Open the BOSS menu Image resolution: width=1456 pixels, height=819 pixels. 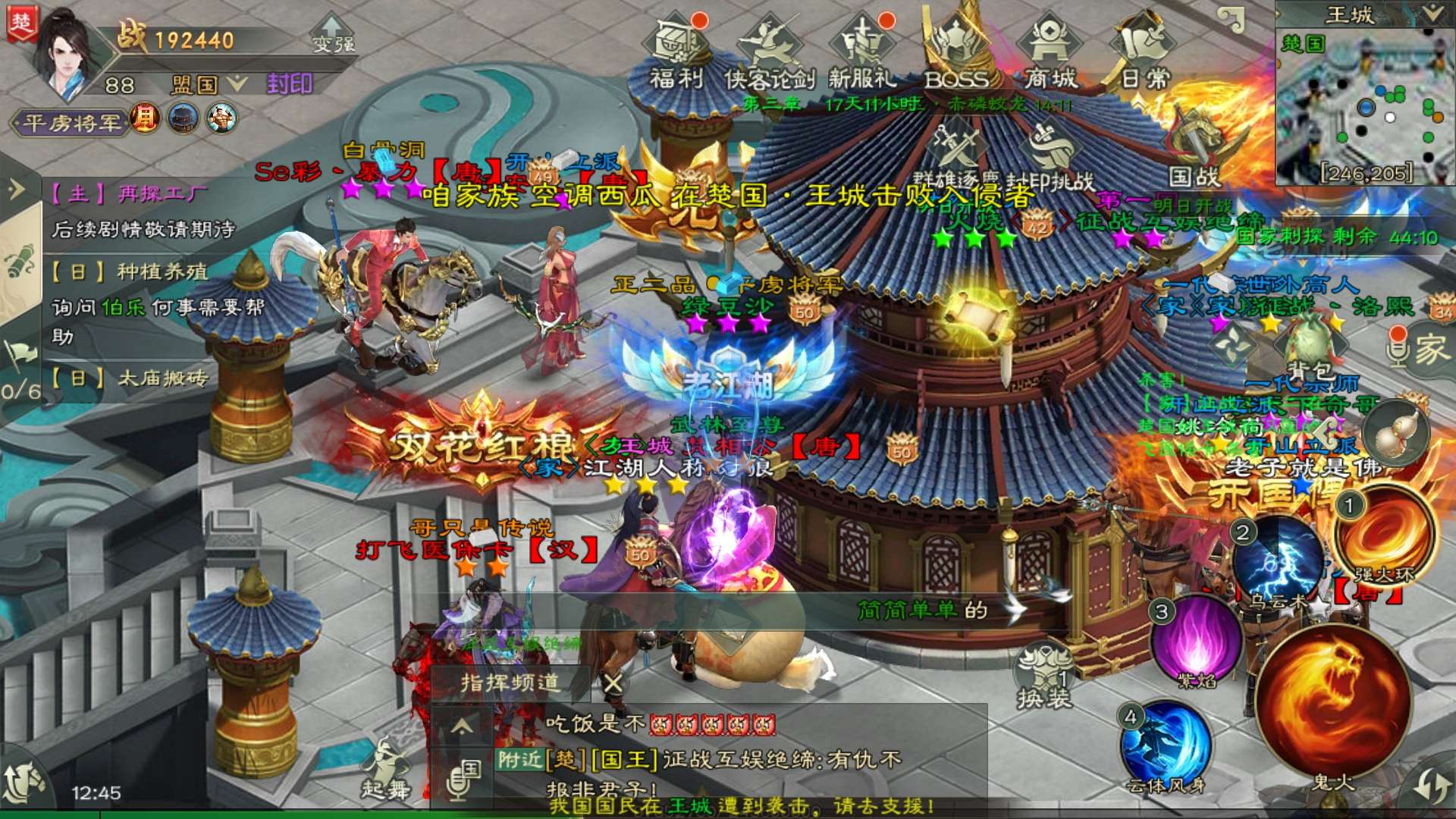(956, 52)
